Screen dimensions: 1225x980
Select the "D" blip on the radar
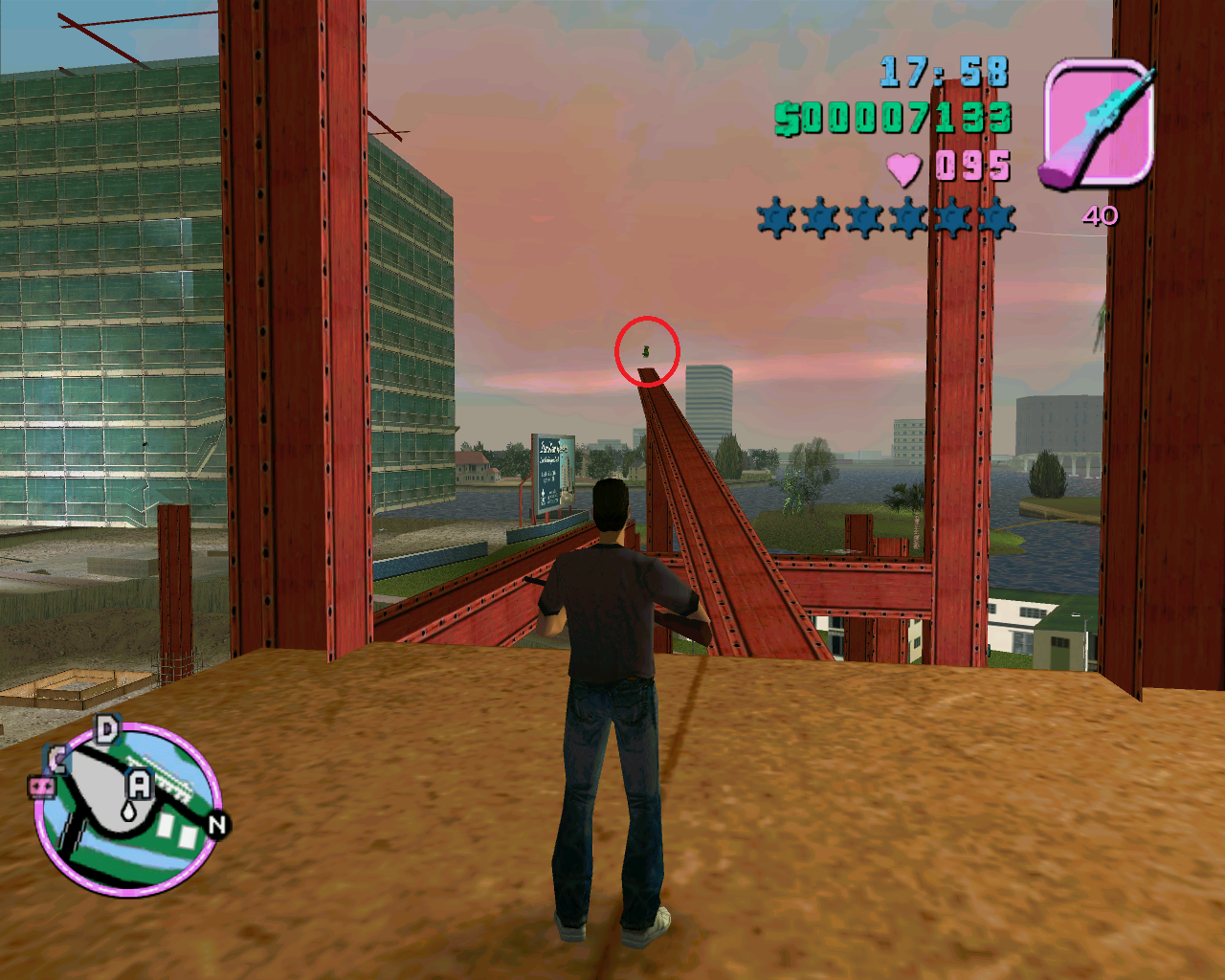(107, 731)
